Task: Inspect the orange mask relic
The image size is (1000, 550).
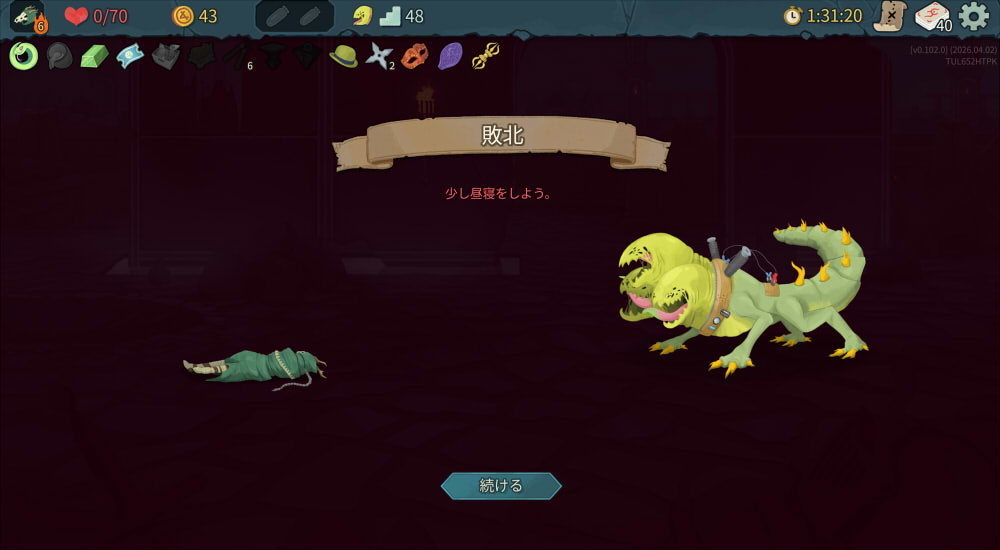Action: point(414,56)
